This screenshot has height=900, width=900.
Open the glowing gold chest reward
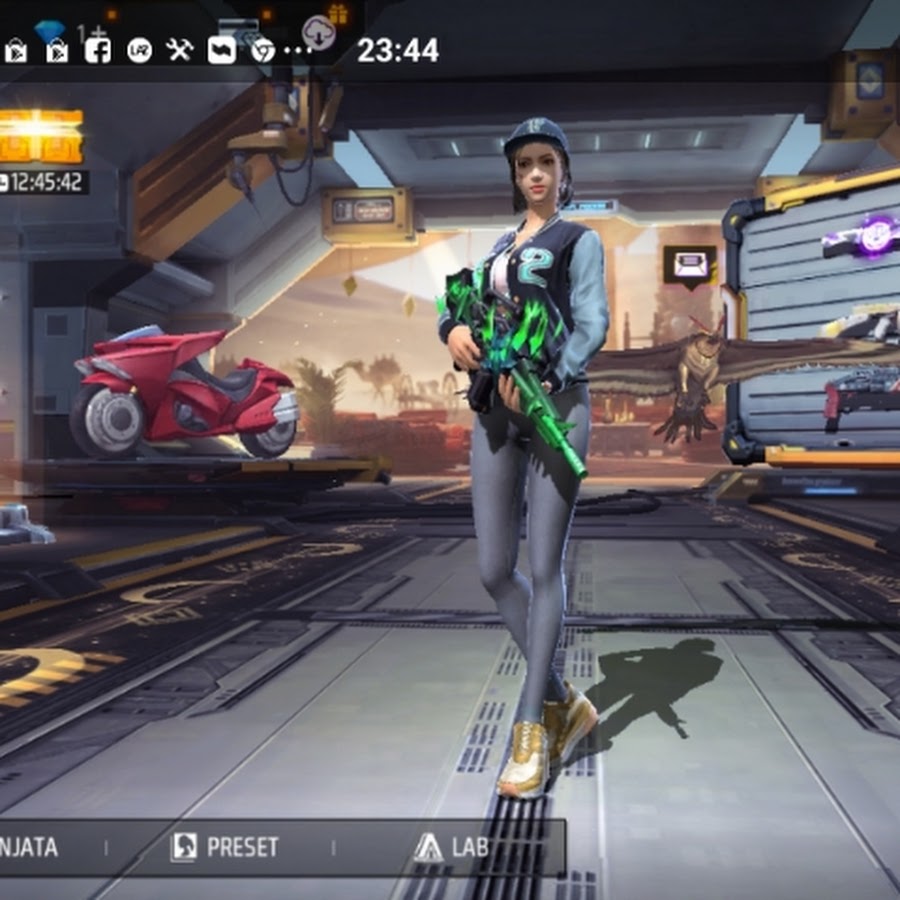pos(40,135)
